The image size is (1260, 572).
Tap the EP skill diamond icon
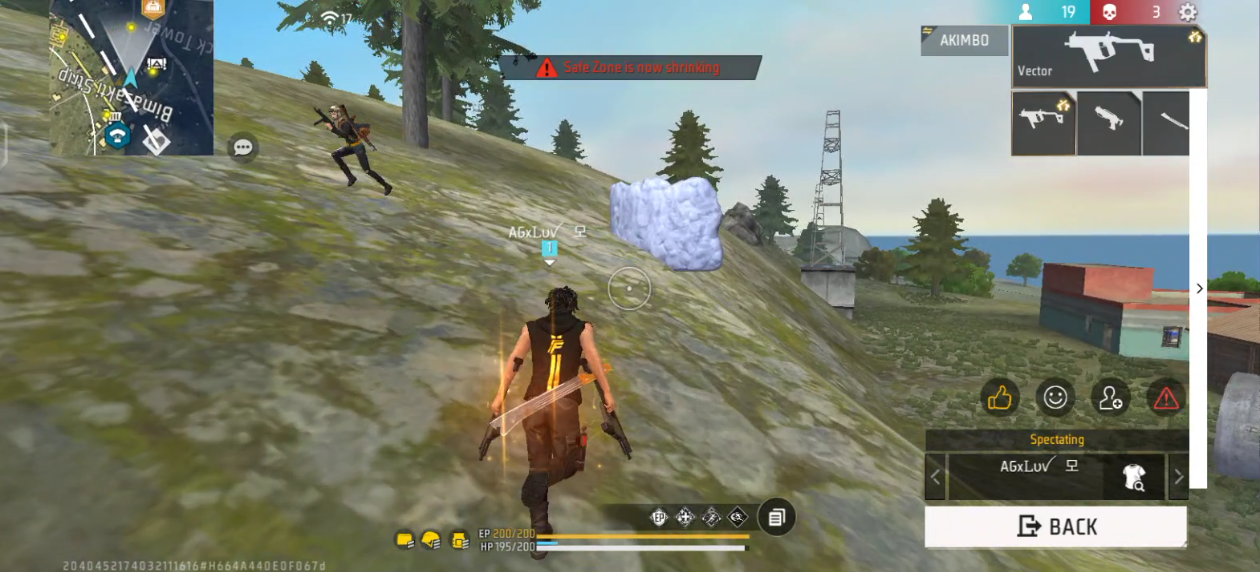(x=658, y=517)
